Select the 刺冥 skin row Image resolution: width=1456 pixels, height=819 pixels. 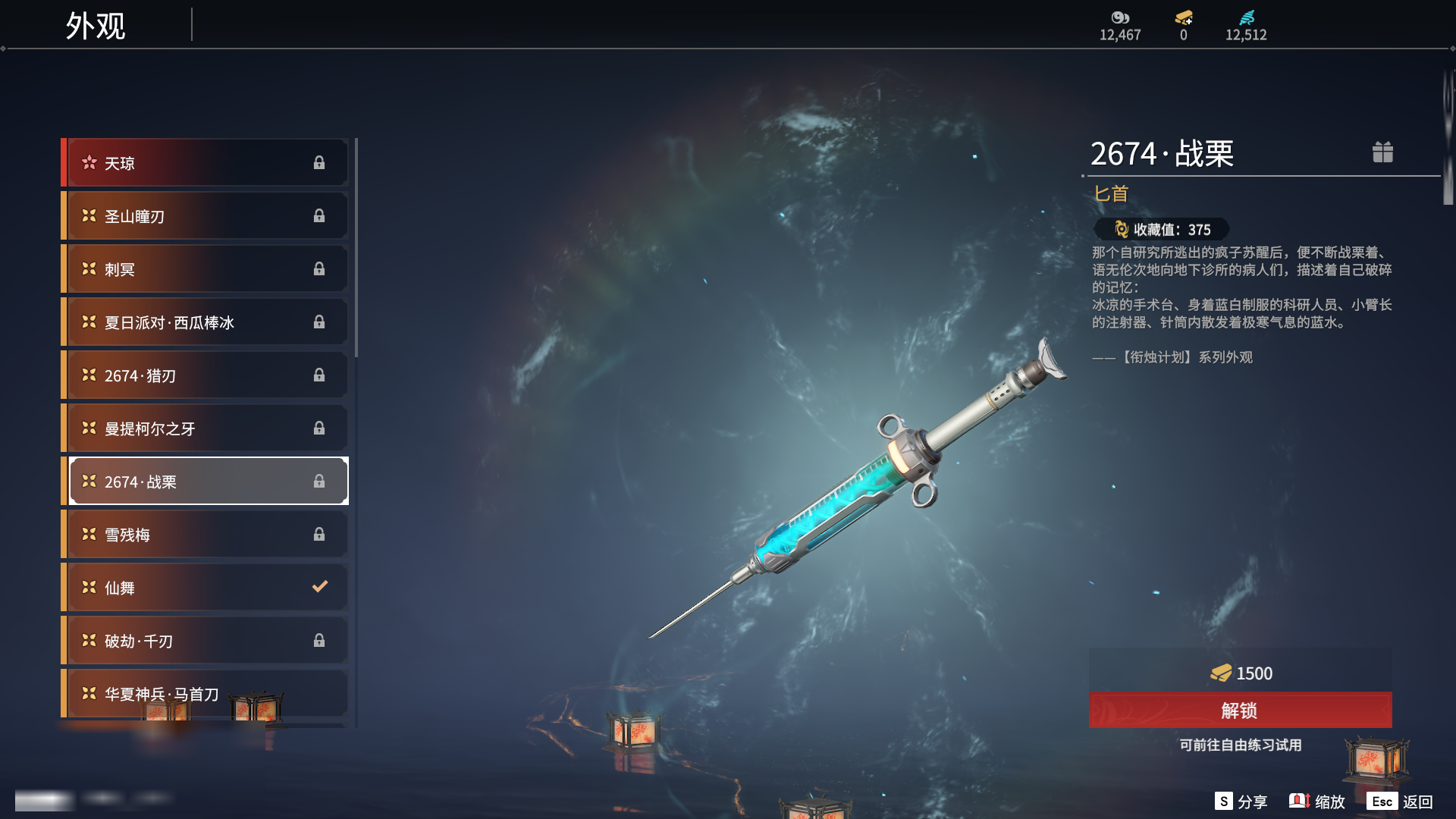point(206,269)
